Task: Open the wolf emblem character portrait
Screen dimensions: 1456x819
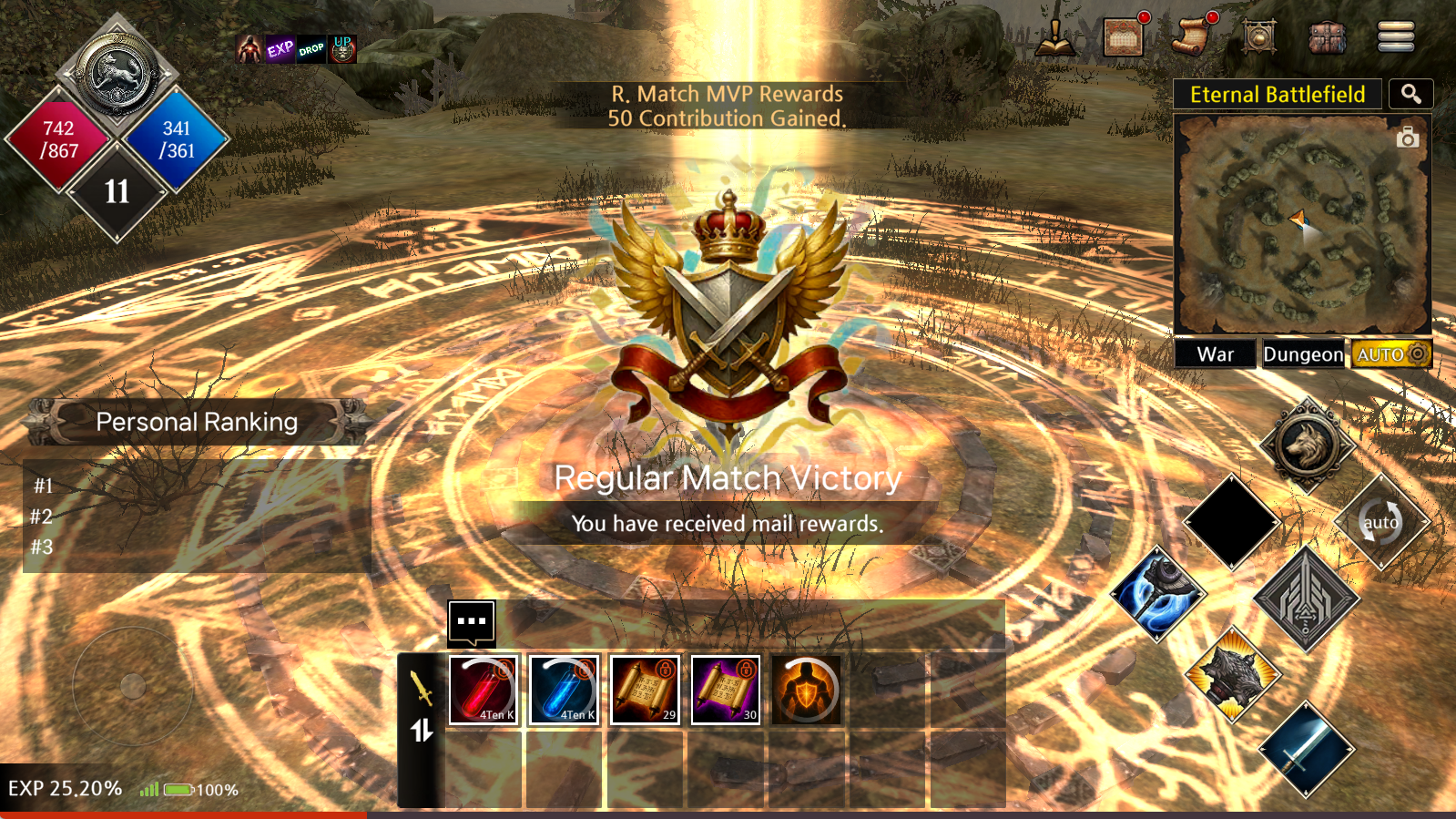Action: pyautogui.click(x=117, y=73)
